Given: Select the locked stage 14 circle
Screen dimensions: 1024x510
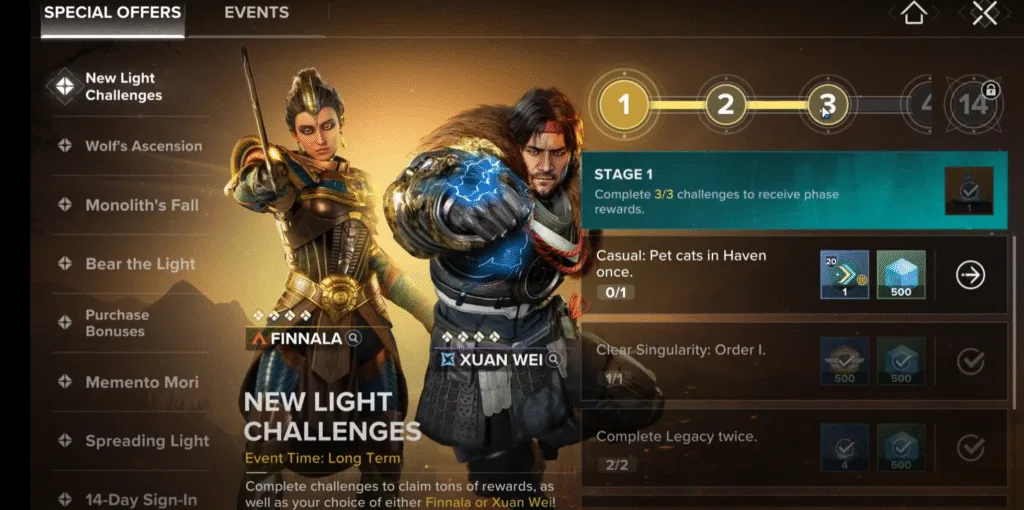Looking at the screenshot, I should coord(974,104).
